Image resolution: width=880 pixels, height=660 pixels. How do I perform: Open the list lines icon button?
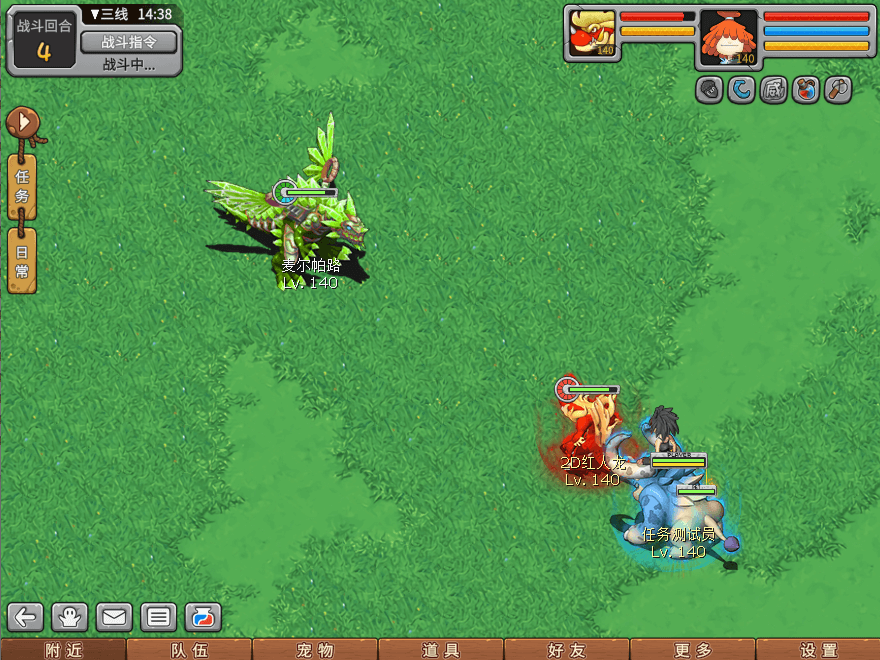point(159,617)
